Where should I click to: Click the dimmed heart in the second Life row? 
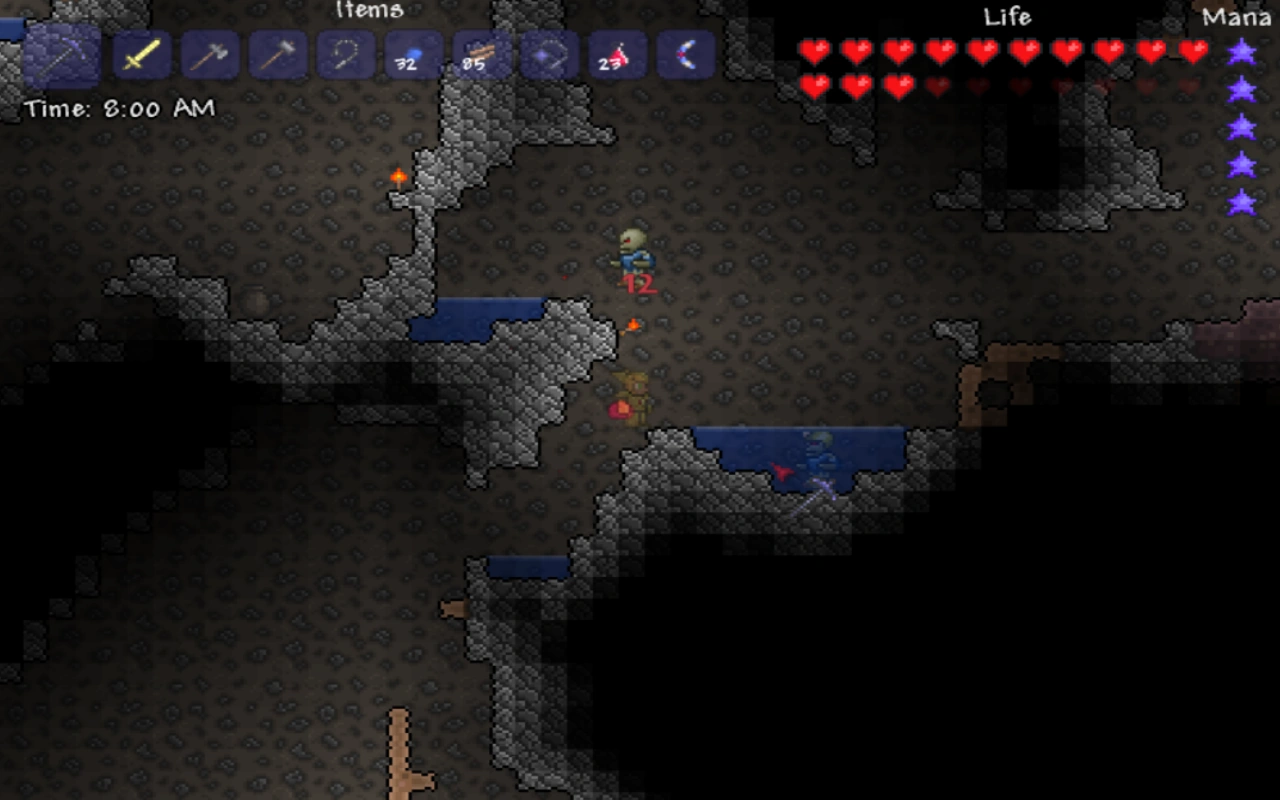point(938,88)
